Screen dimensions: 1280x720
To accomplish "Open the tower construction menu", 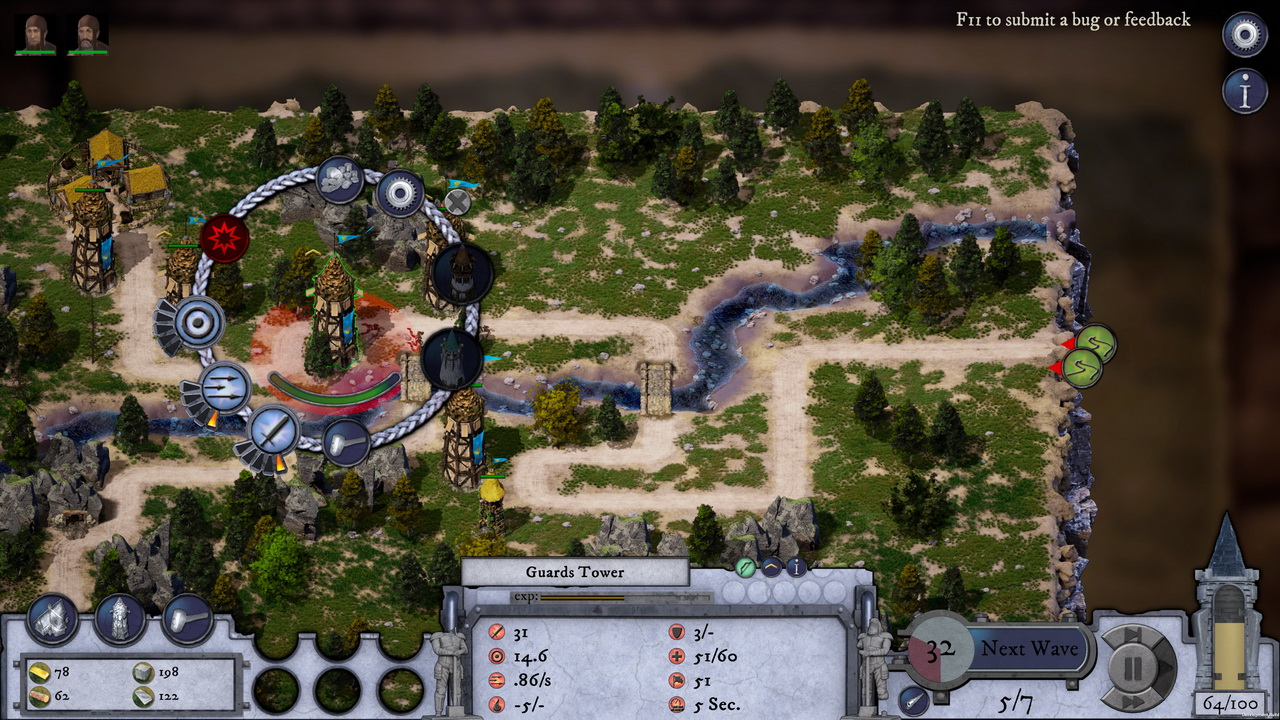I will click(x=120, y=619).
